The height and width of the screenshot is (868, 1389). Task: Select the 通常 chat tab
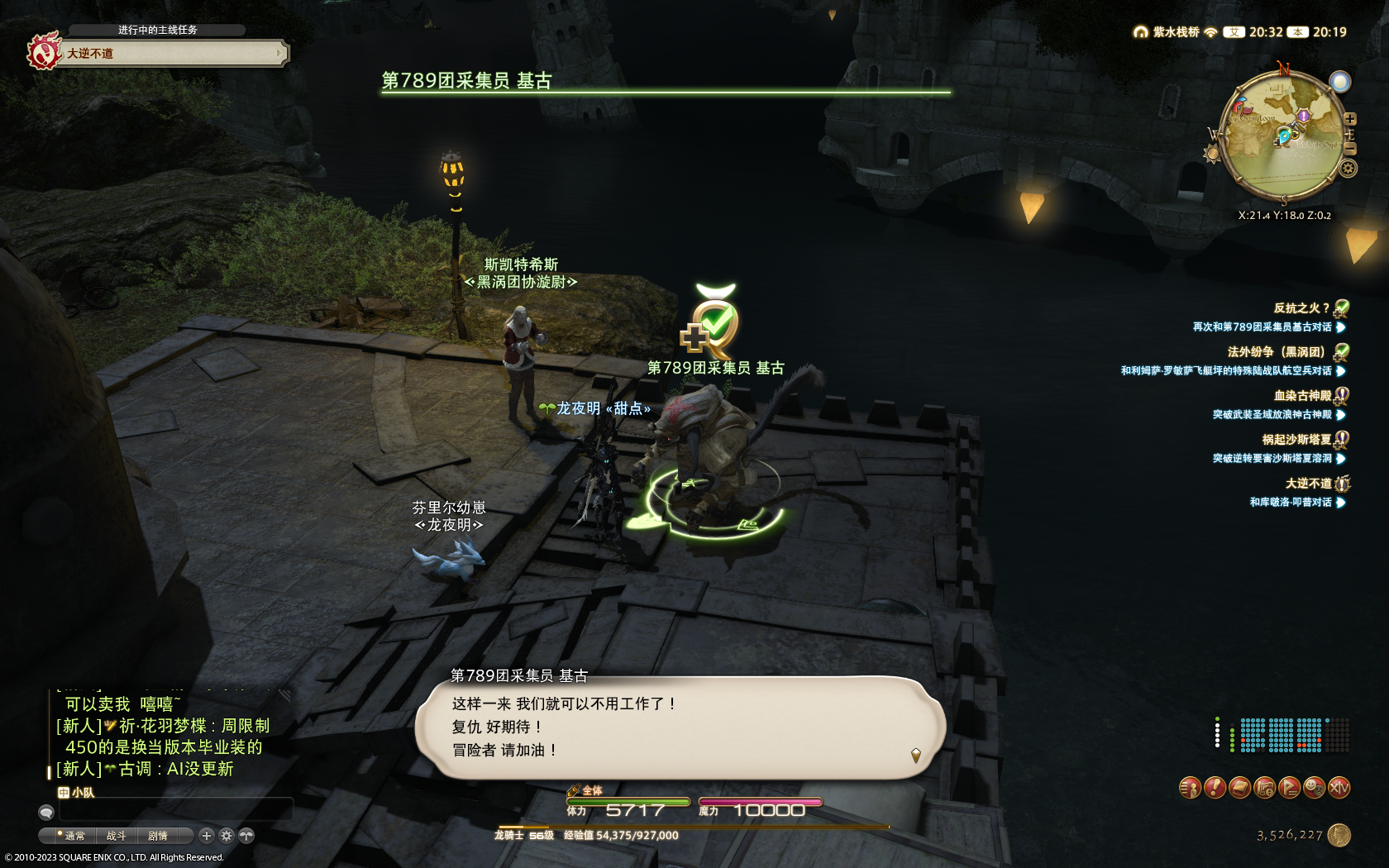74,836
